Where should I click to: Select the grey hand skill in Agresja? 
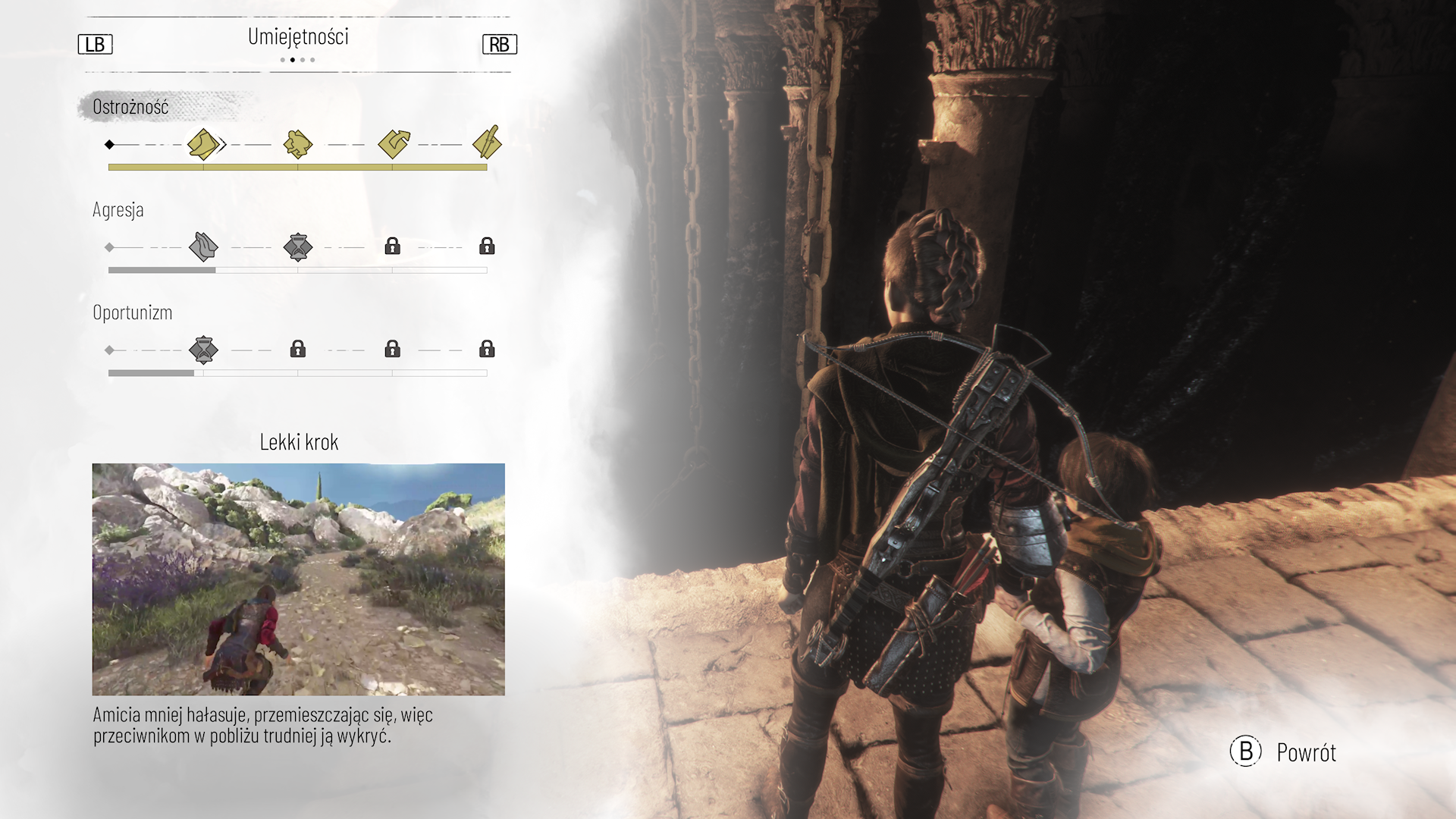(203, 246)
